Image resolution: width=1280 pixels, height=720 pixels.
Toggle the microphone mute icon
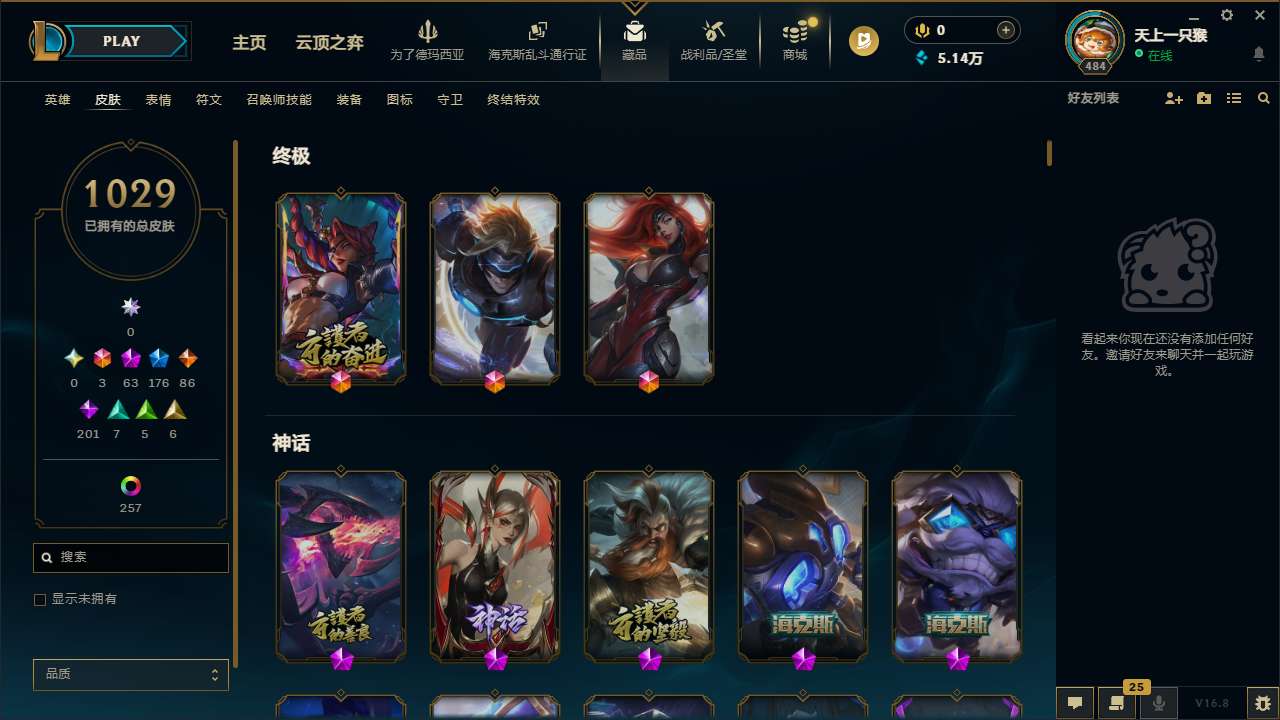[1157, 702]
